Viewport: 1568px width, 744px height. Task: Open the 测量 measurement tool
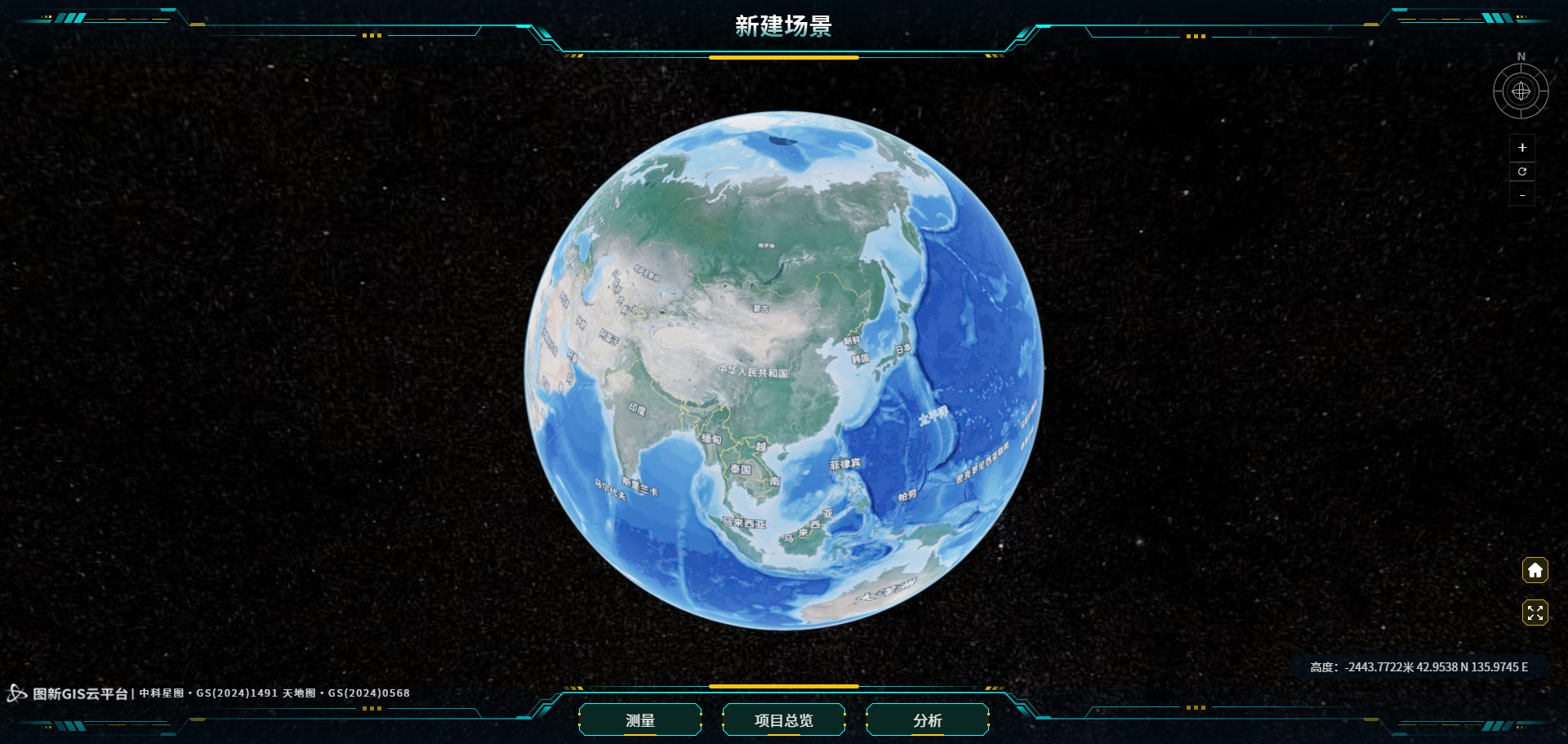(x=640, y=720)
